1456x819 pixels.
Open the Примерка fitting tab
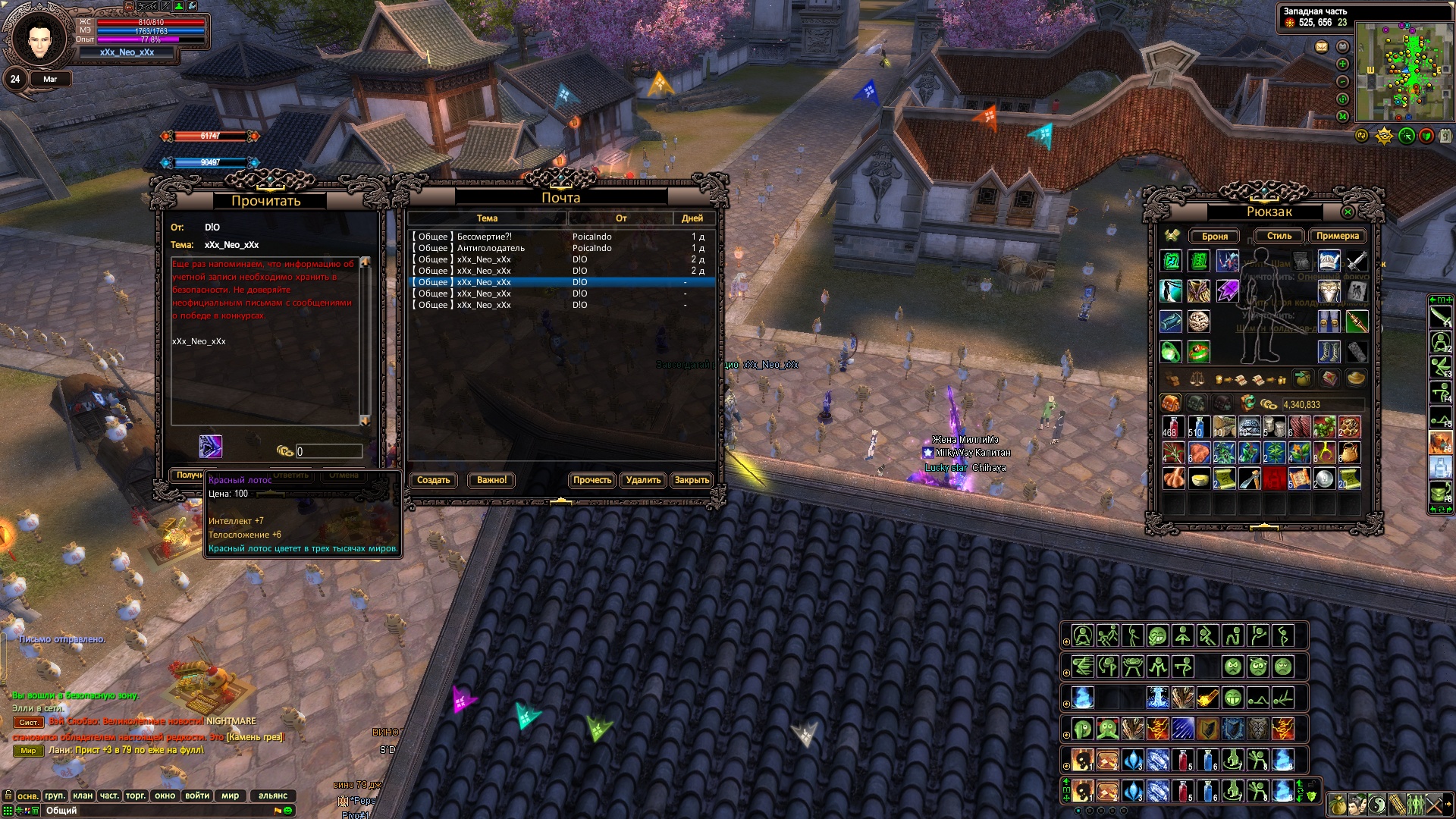tap(1337, 236)
